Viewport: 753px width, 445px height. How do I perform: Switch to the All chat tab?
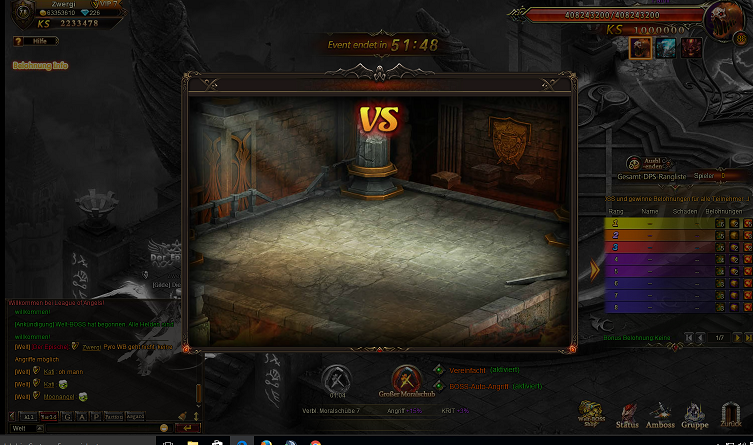(x=28, y=416)
